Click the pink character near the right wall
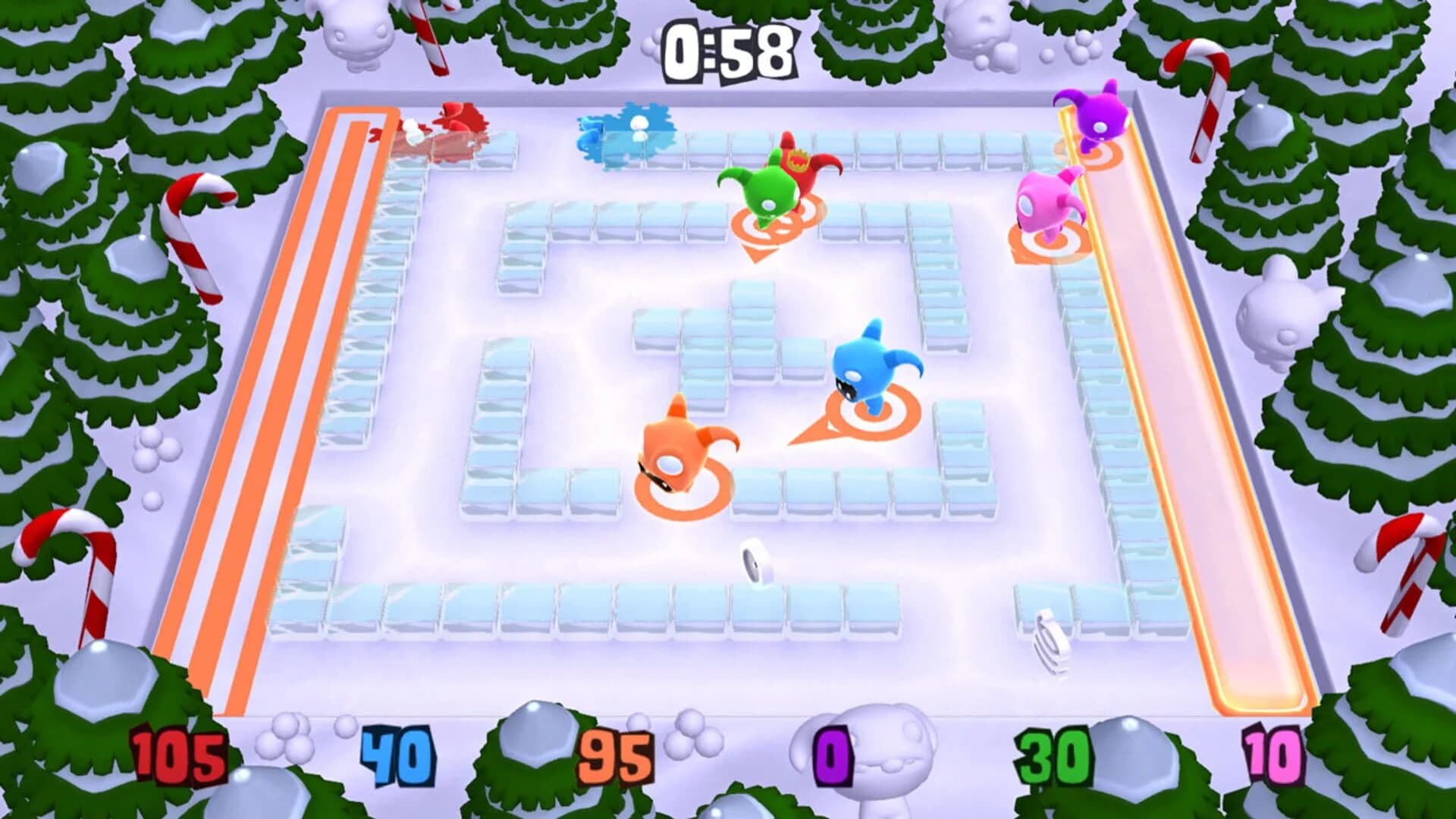Viewport: 1456px width, 819px height. click(1046, 201)
